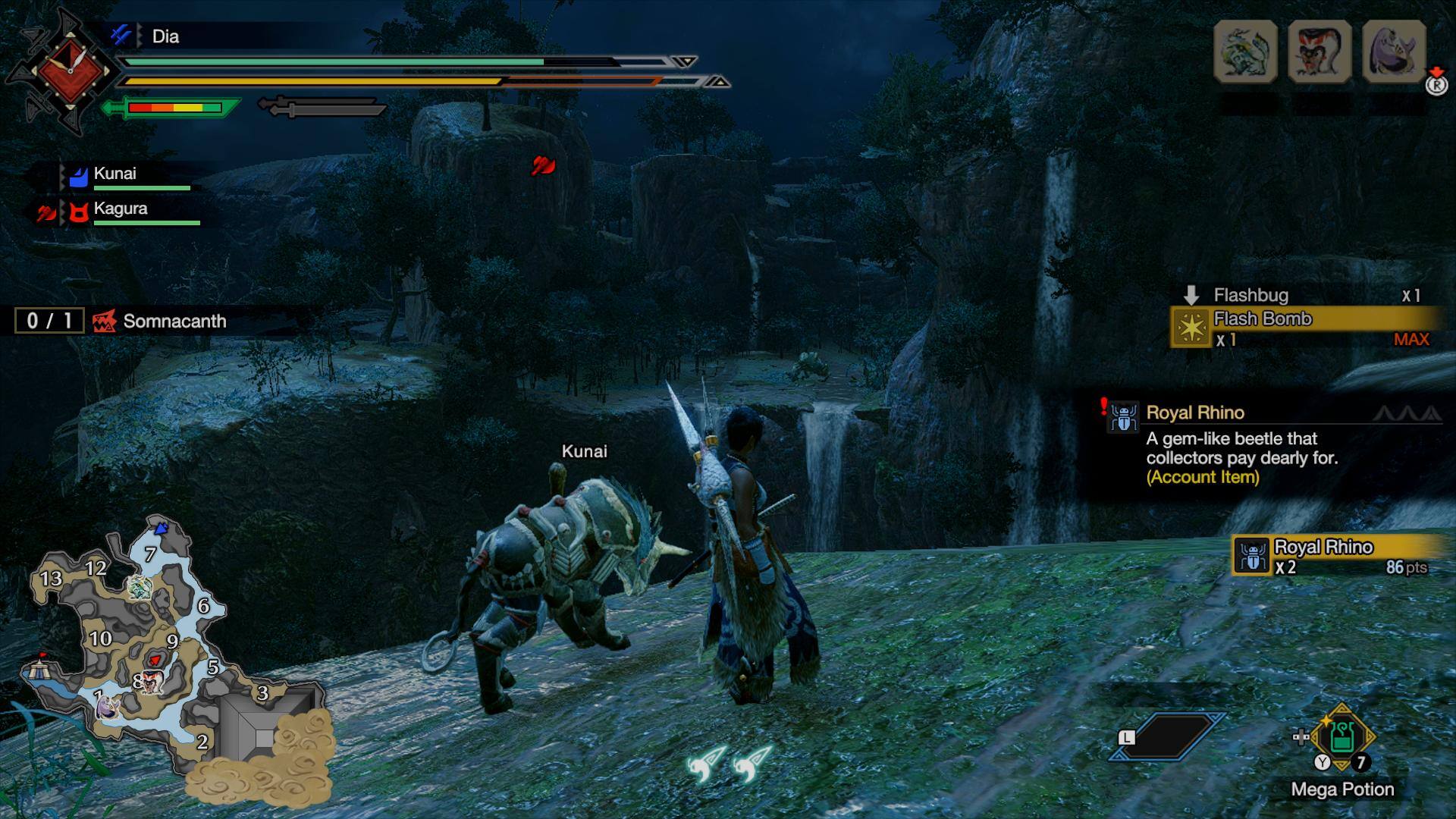The width and height of the screenshot is (1456, 819).
Task: Select the purple Somnacanth marker on minimap
Action: pos(108,707)
